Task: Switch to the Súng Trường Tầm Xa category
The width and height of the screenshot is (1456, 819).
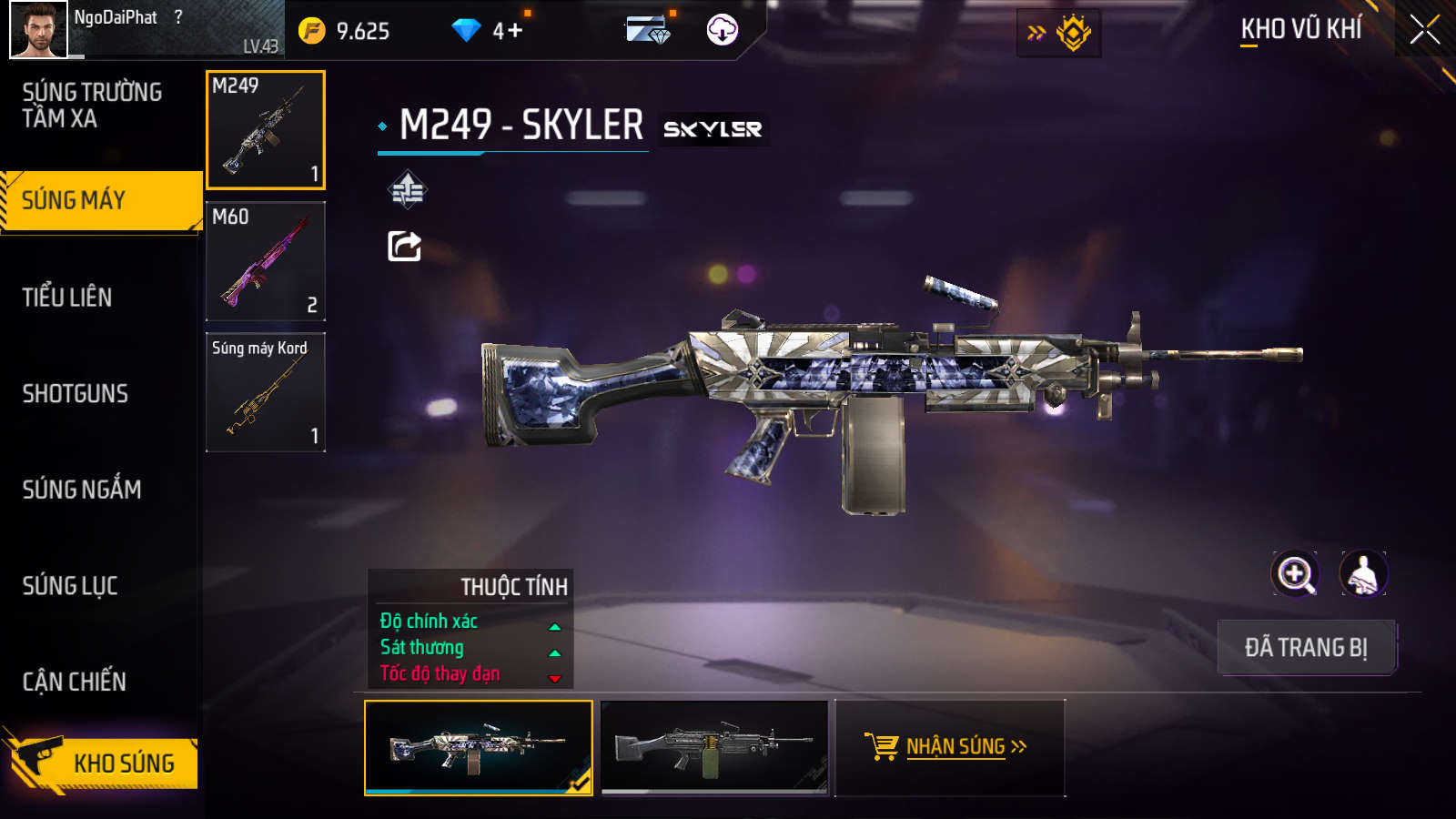Action: pos(92,106)
